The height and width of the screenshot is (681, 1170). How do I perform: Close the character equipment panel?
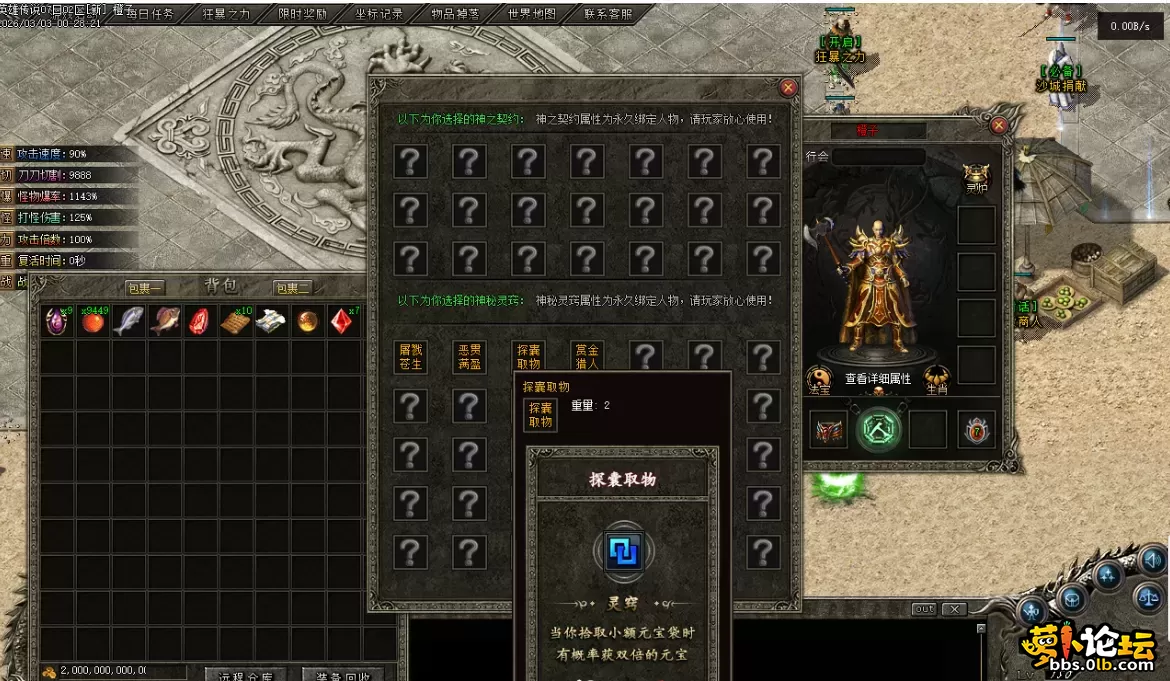click(998, 126)
